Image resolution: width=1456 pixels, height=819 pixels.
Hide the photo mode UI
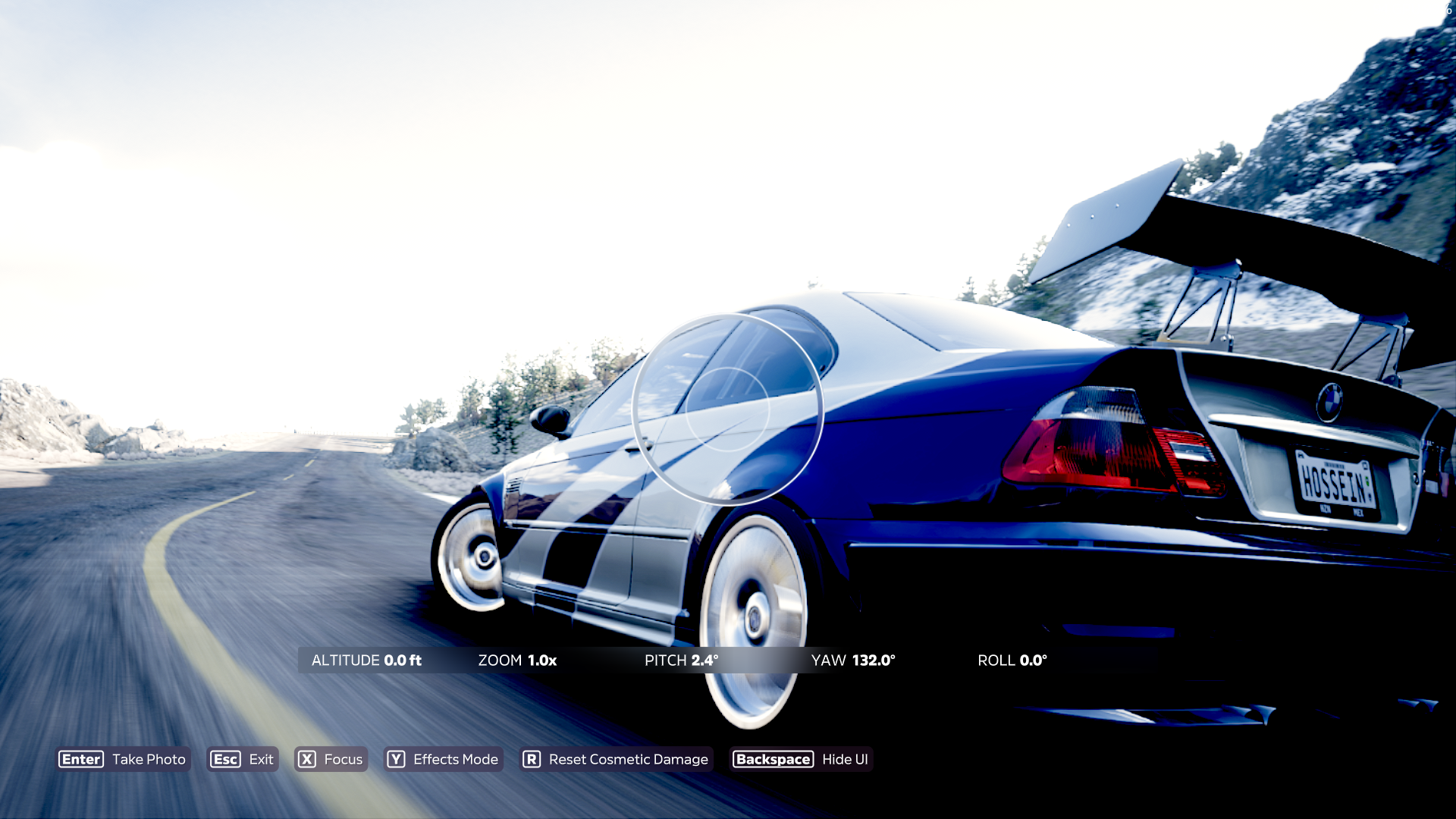[x=802, y=759]
